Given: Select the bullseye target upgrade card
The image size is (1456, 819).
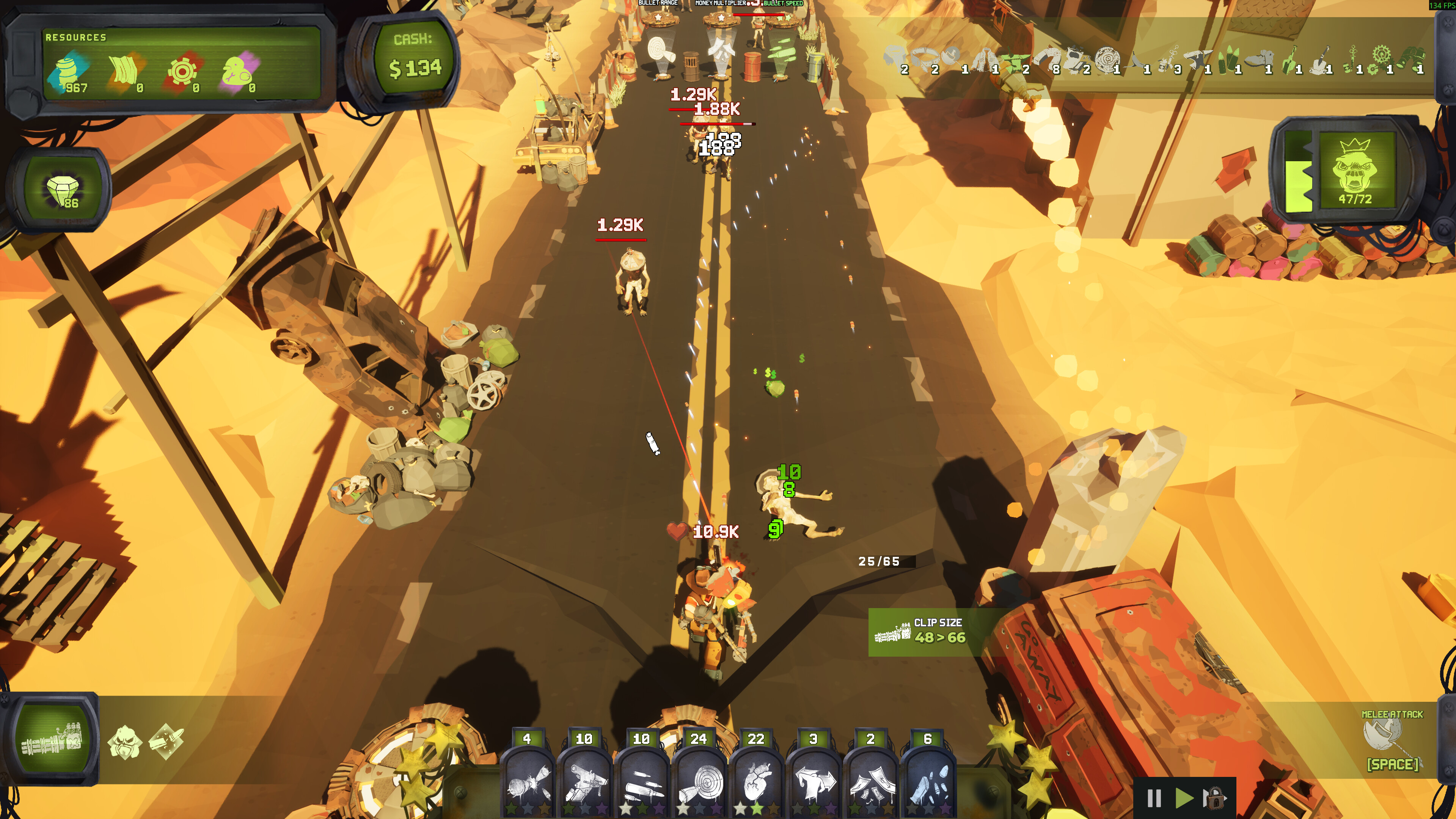Looking at the screenshot, I should (x=699, y=782).
